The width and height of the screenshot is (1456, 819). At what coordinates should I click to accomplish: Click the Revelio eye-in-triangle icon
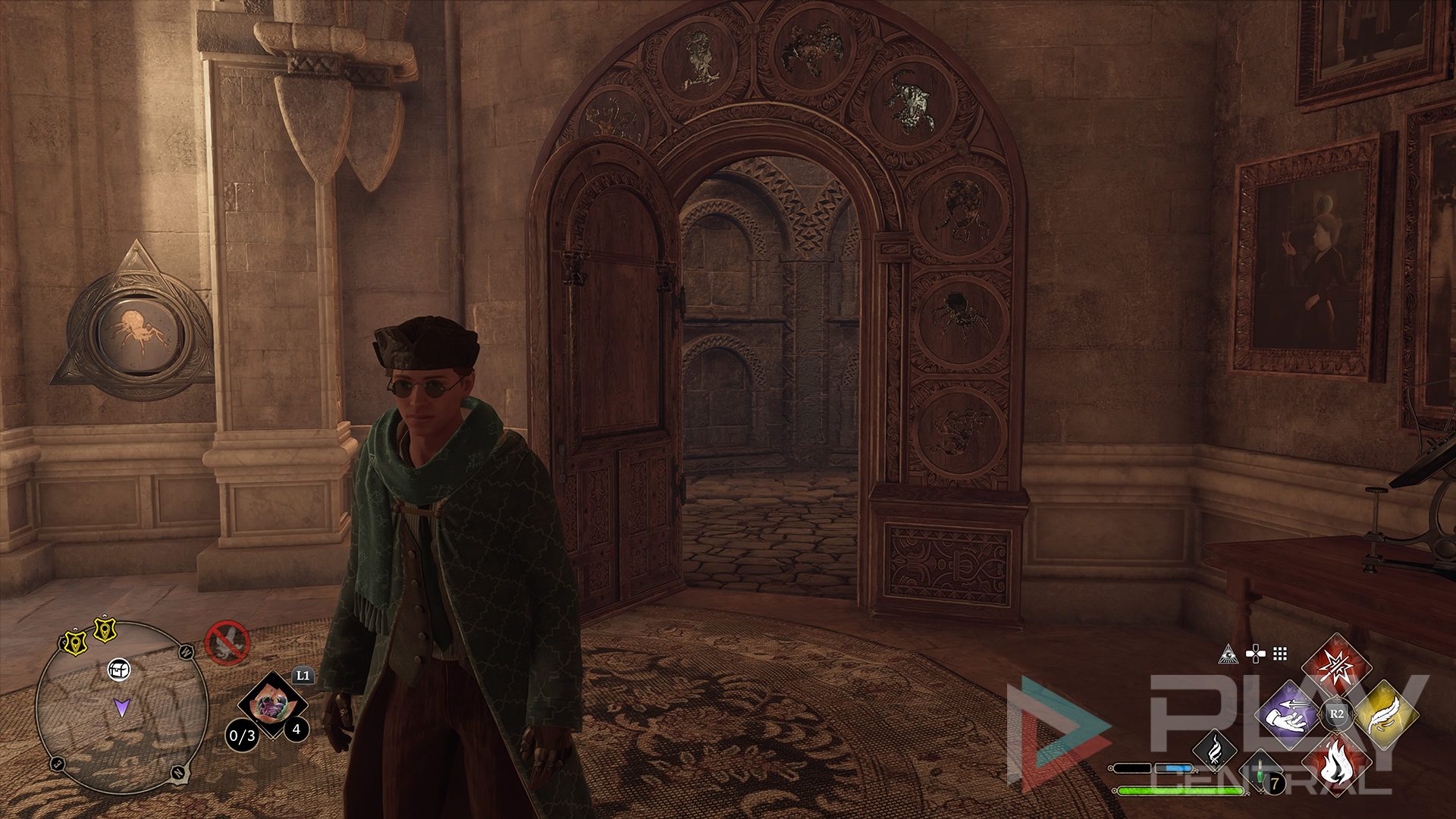point(1228,654)
